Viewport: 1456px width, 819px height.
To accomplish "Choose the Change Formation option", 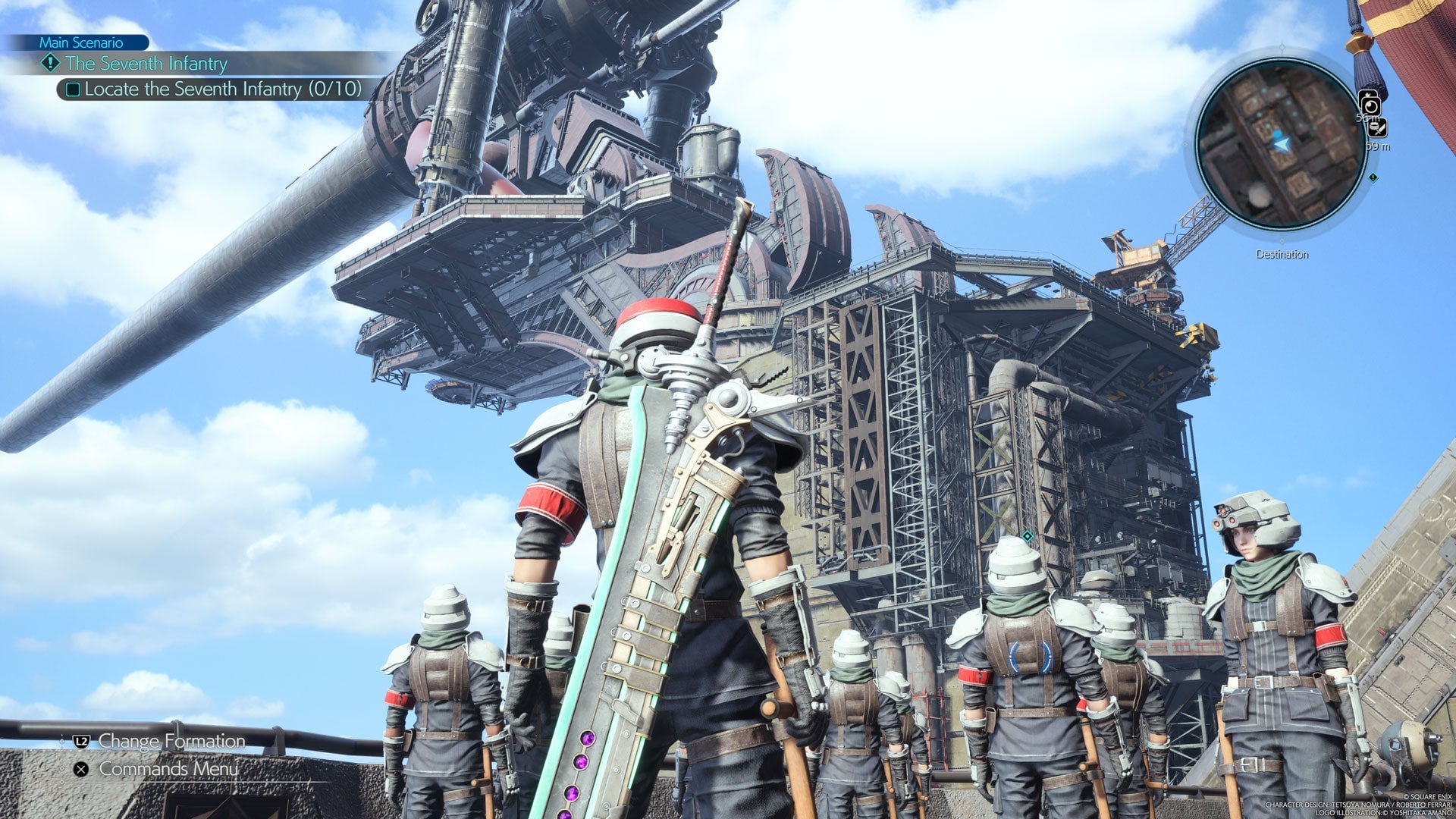I will 171,741.
